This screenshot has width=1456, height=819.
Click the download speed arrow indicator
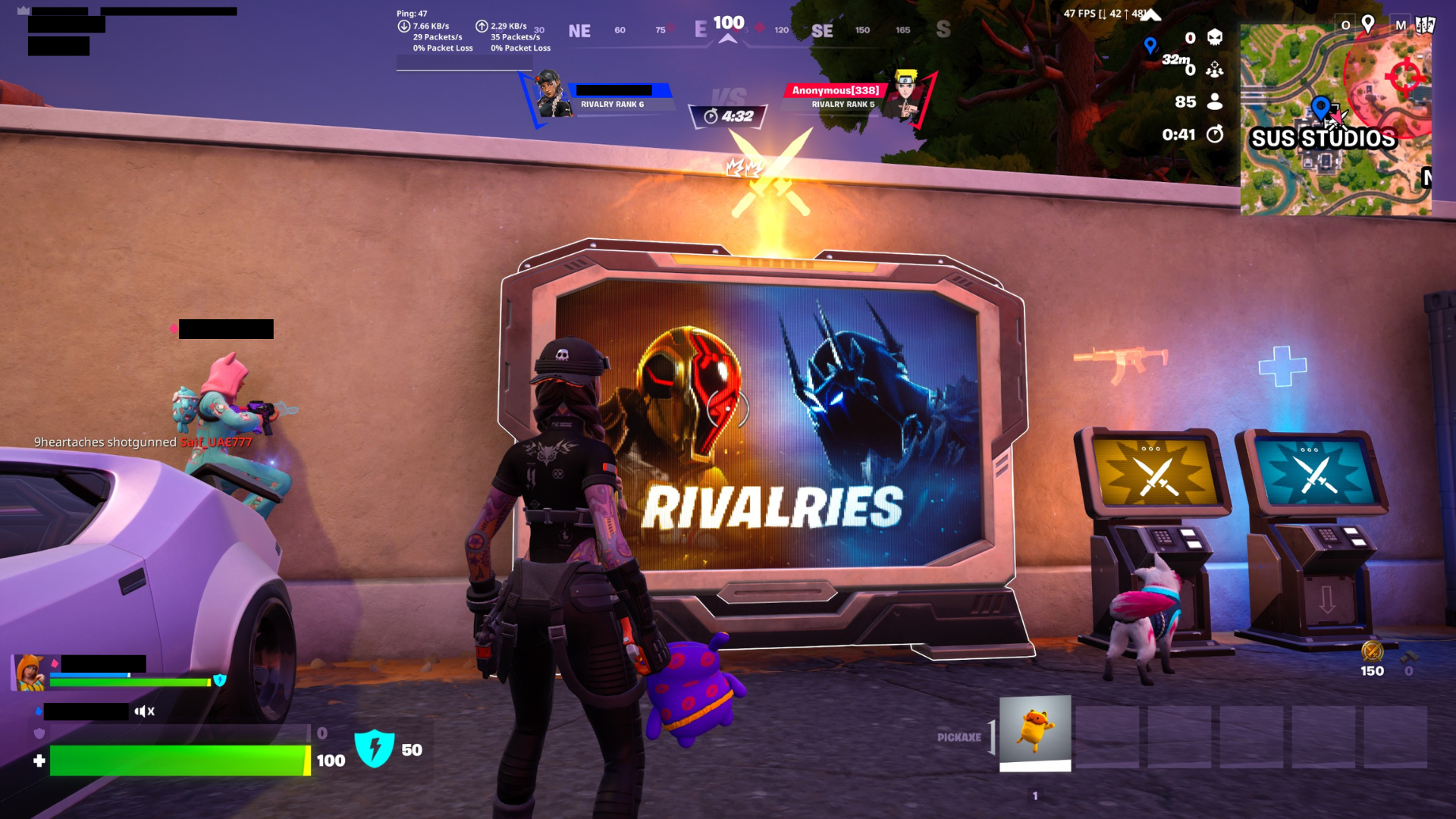click(x=403, y=27)
